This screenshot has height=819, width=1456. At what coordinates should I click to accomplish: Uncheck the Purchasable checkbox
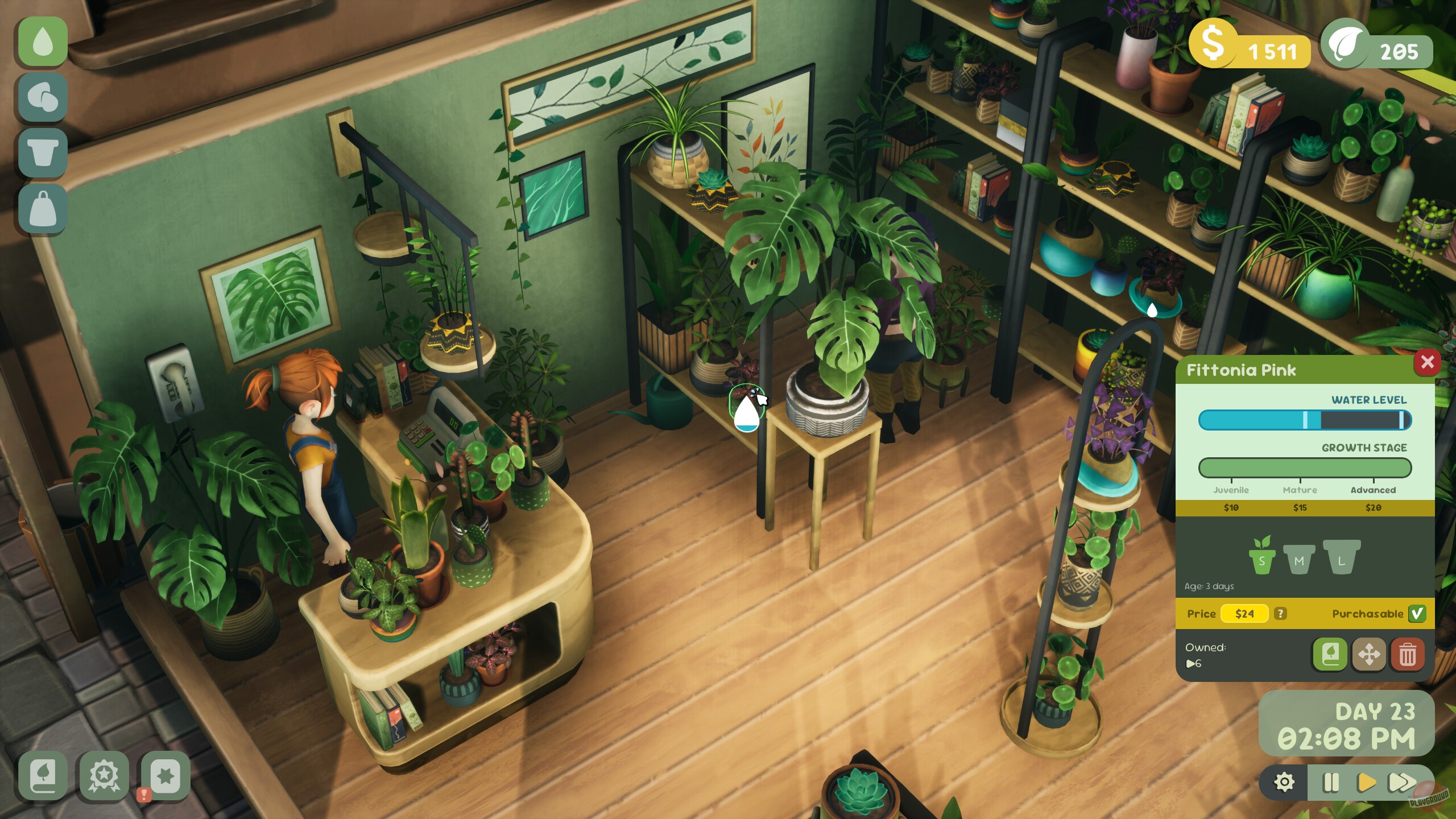(1418, 614)
